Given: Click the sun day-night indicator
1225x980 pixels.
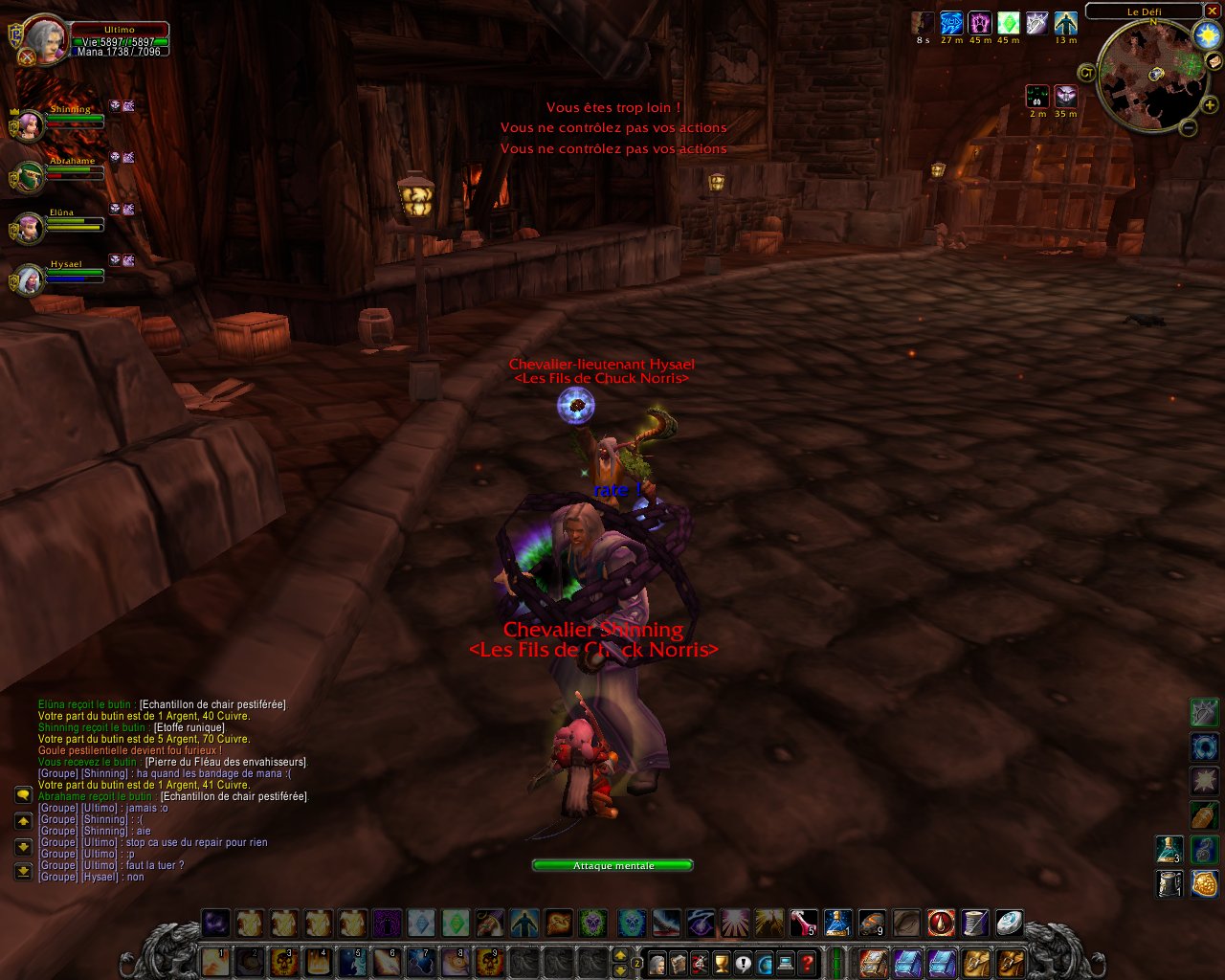Looking at the screenshot, I should (1208, 35).
